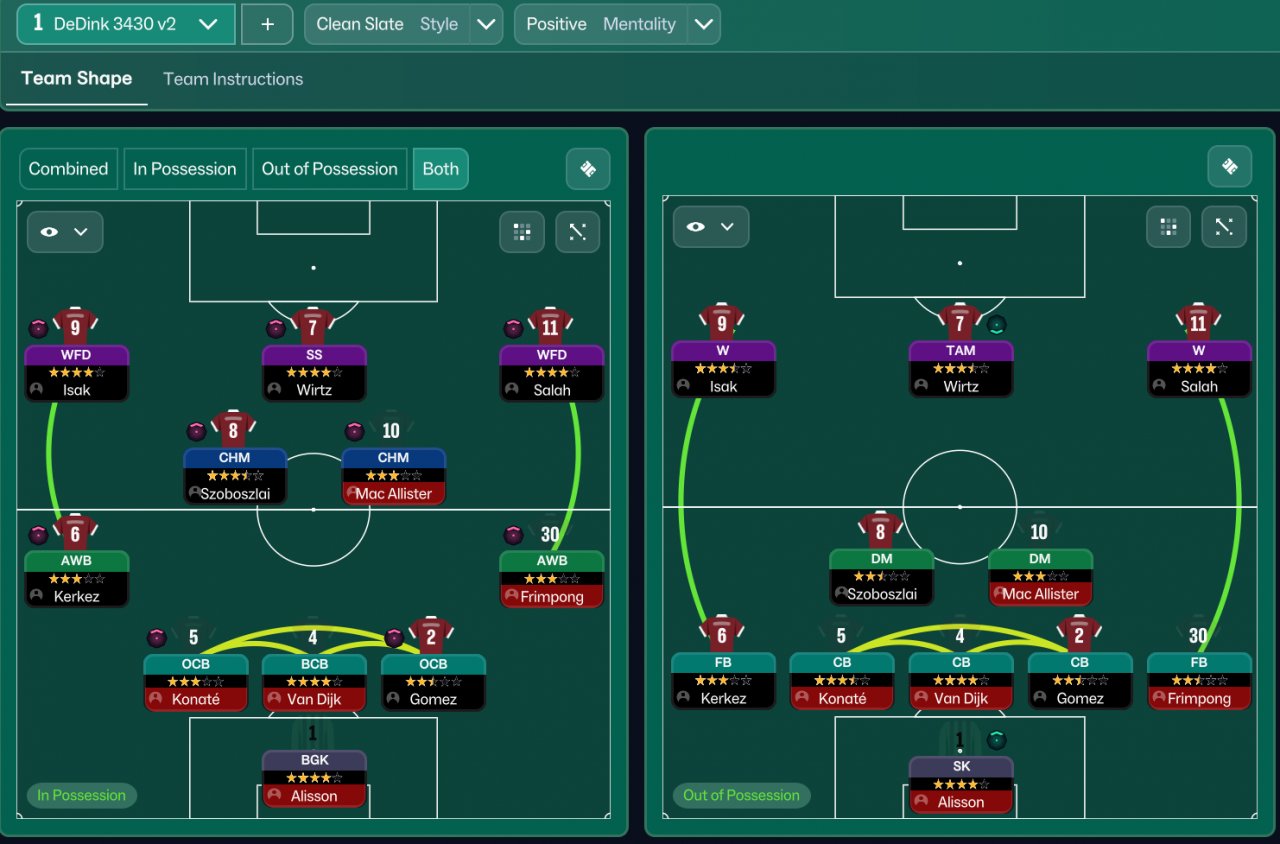Expand the right pitch with the arrows icon

[1223, 227]
